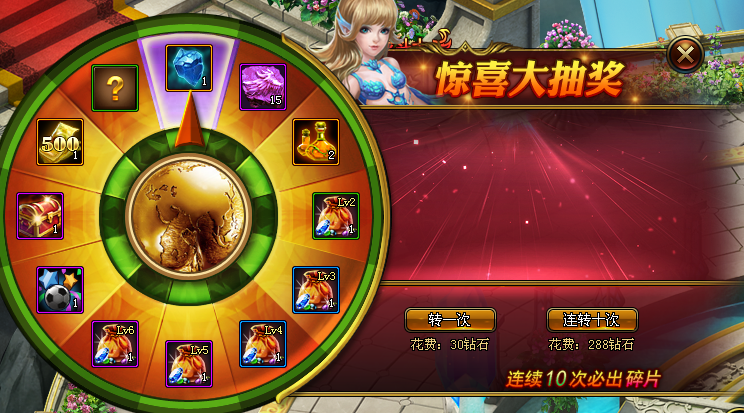Select the Lv4 gem bag prize

pyautogui.click(x=263, y=343)
